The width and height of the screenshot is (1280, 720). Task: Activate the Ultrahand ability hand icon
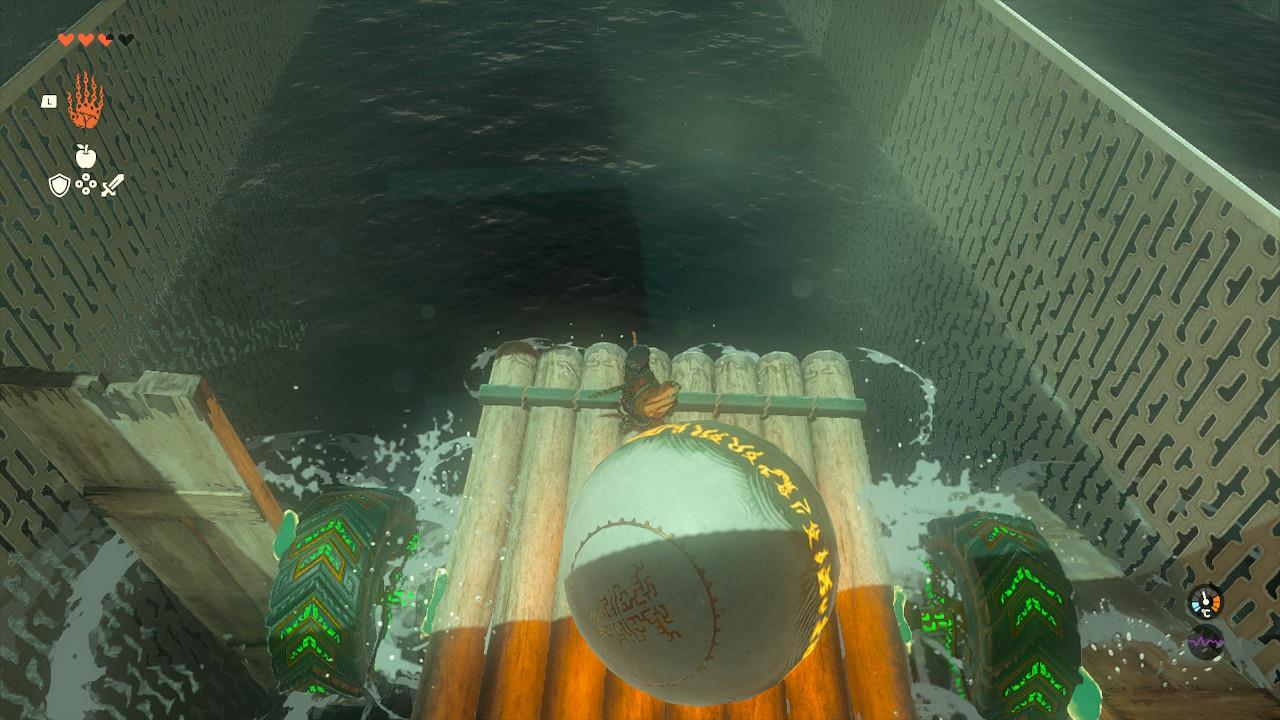click(85, 101)
